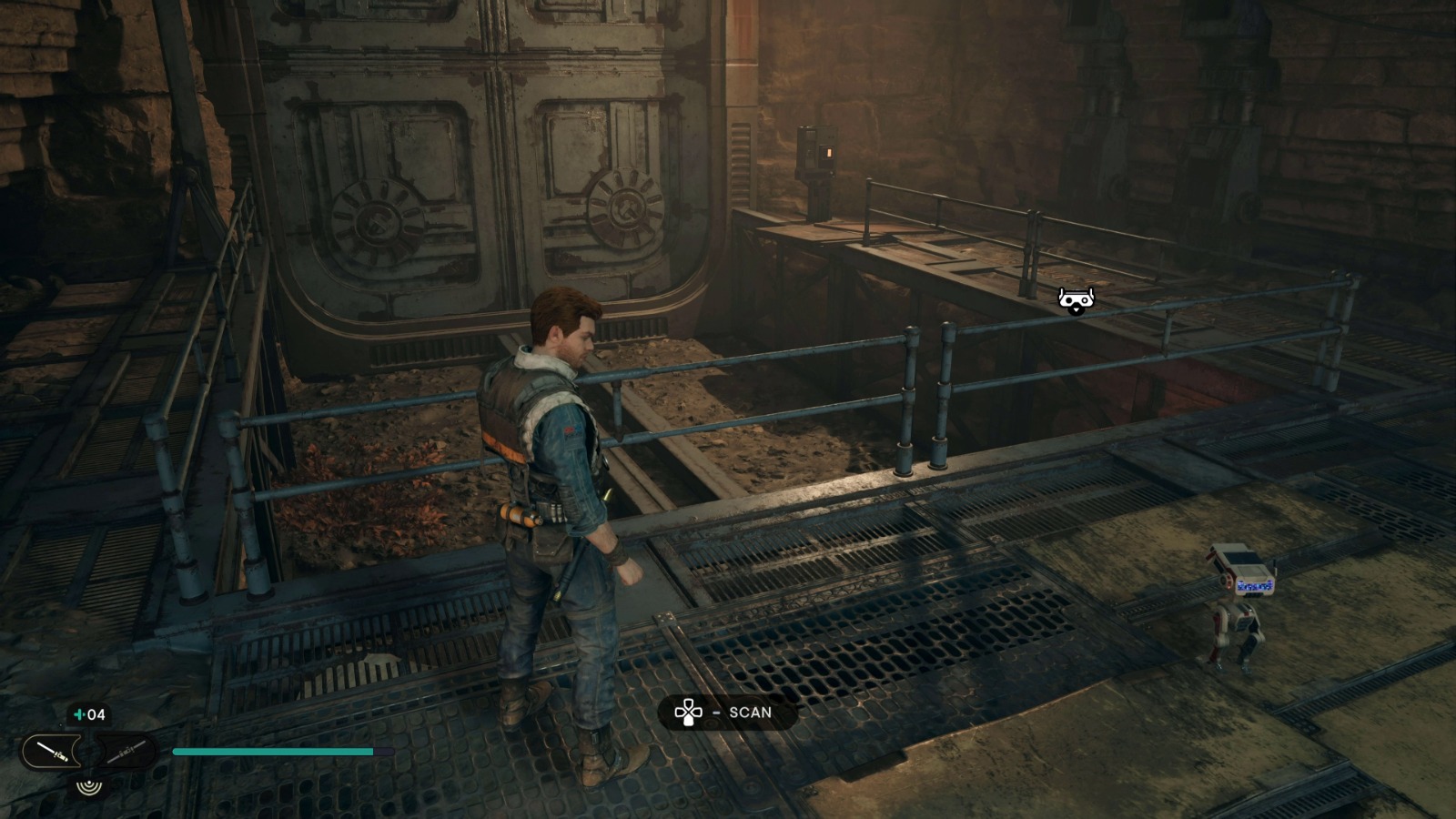Use the stim canister healing icon
The height and width of the screenshot is (819, 1456).
coord(90,715)
